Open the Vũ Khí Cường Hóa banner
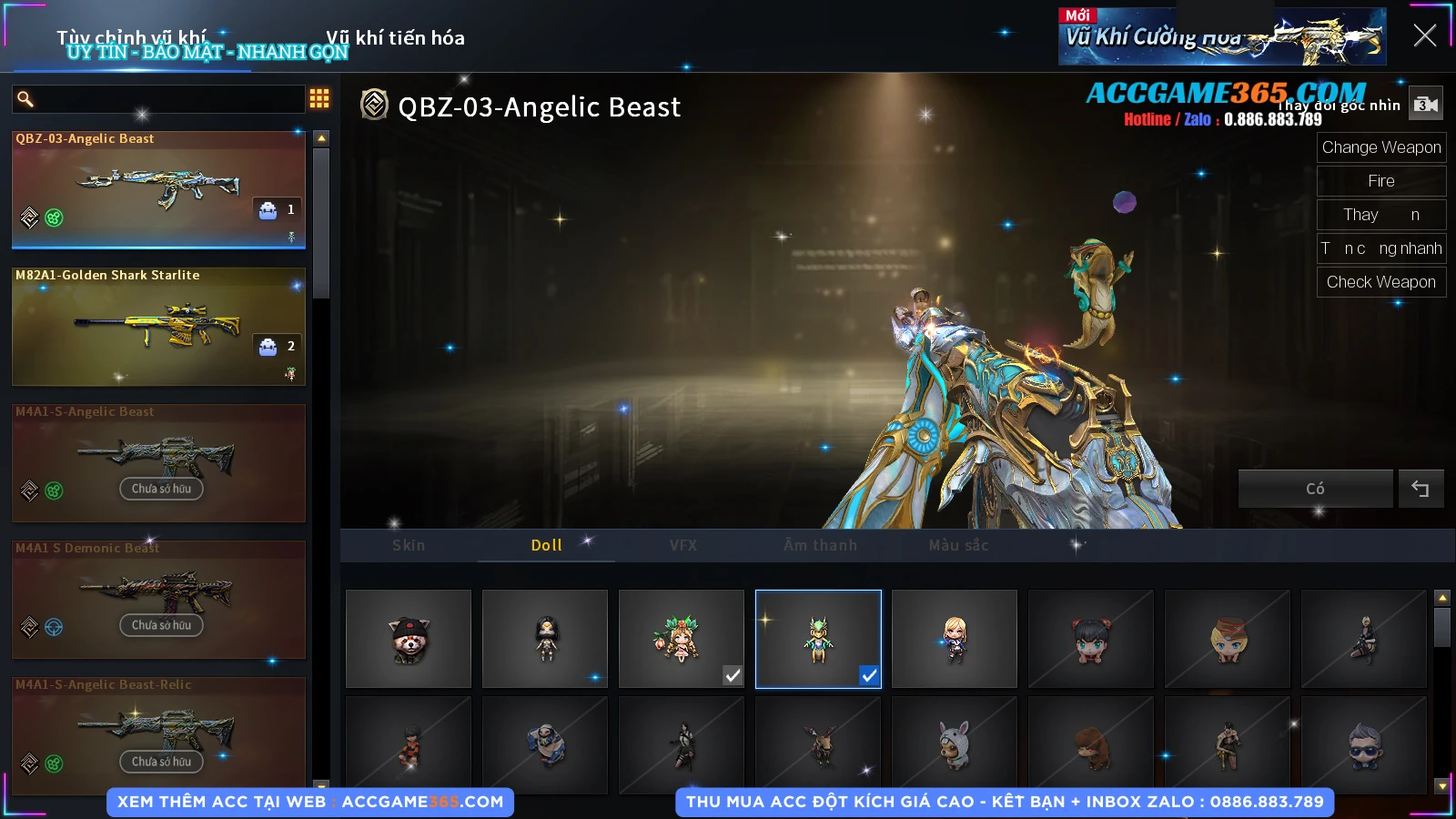Image resolution: width=1456 pixels, height=819 pixels. (x=1221, y=36)
